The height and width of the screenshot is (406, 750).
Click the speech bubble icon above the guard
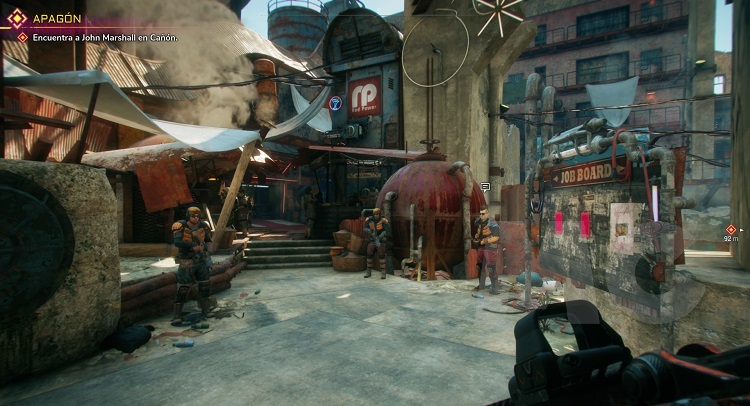485,187
